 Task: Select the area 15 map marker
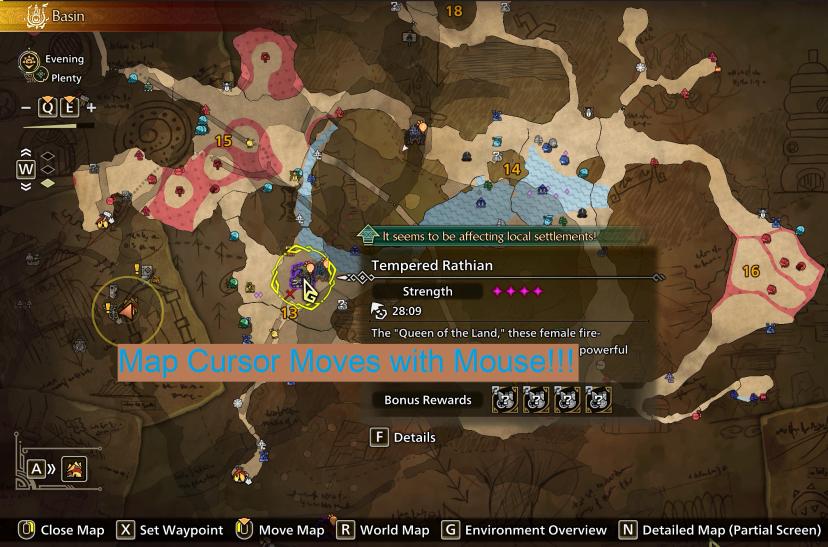(223, 141)
